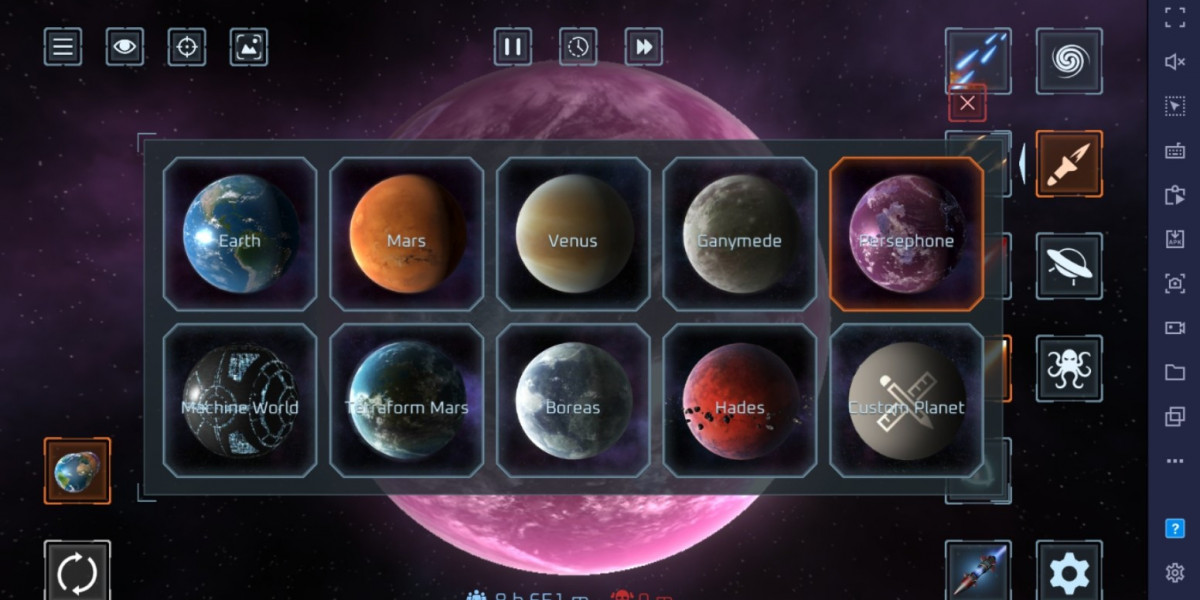
Task: Select Ganymede as the planet
Action: (740, 234)
